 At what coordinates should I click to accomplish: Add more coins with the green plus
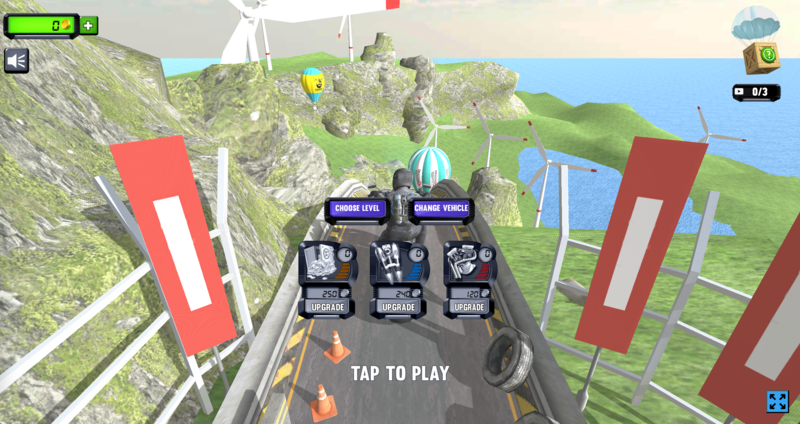(x=89, y=25)
